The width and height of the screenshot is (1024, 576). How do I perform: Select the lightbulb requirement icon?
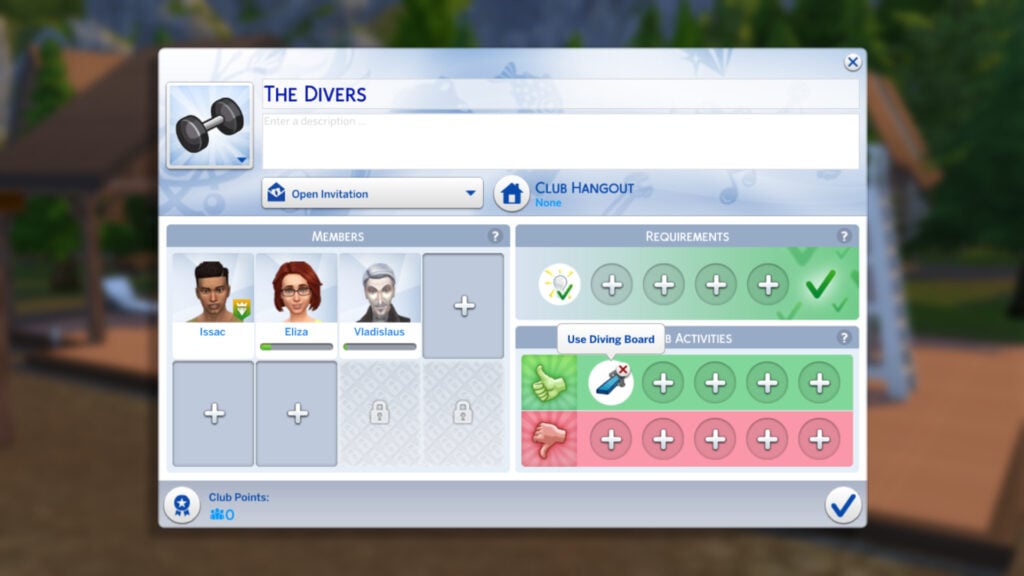[x=559, y=285]
